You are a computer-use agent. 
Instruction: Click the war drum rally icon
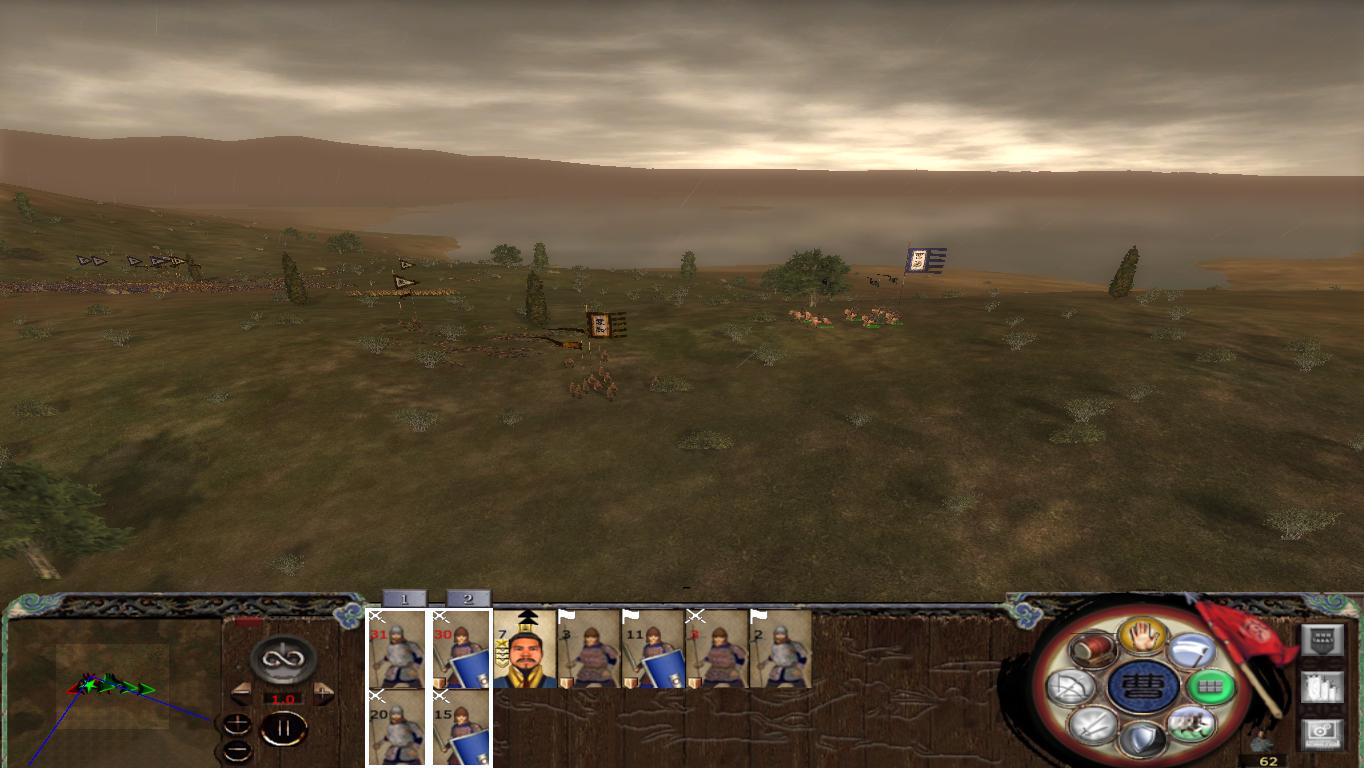[1090, 650]
